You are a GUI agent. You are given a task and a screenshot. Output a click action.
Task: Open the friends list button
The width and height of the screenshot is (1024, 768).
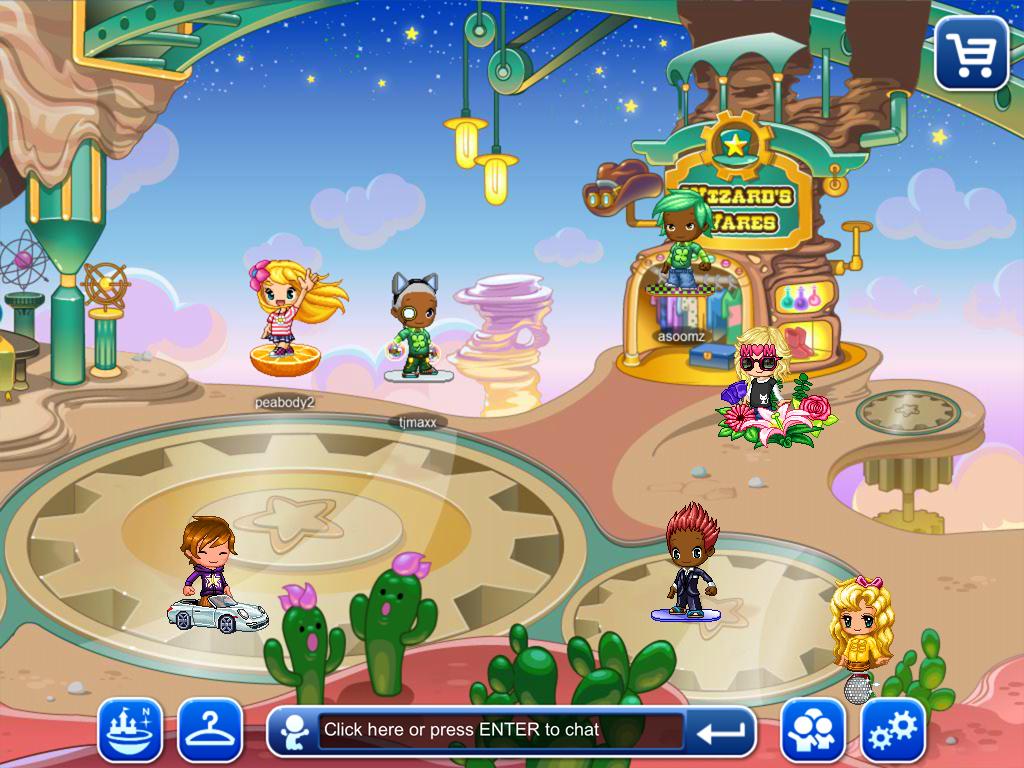(x=813, y=731)
